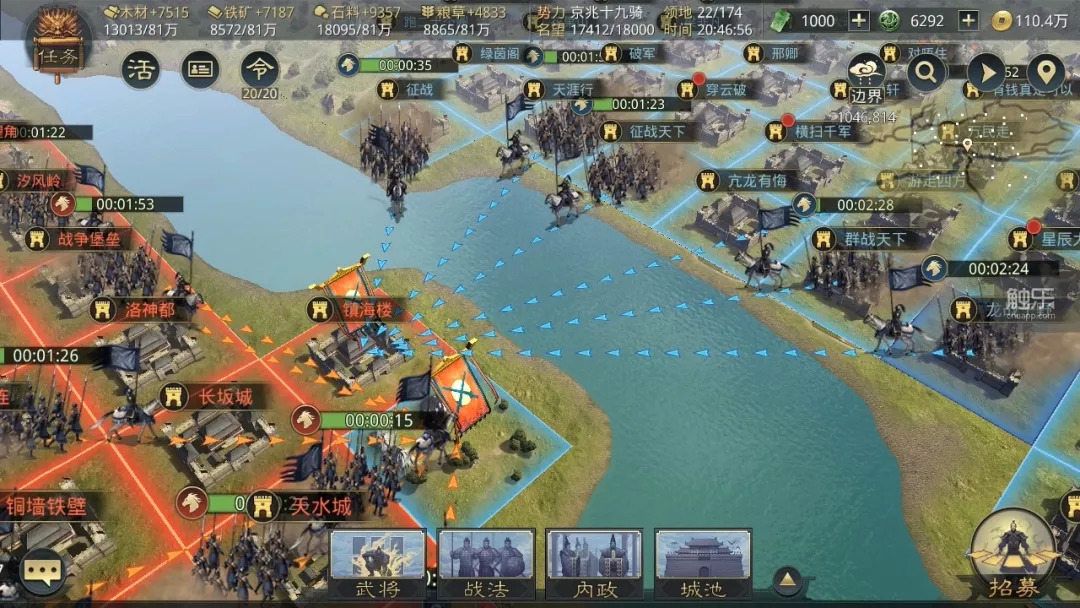Open the chat speech bubble
This screenshot has height=608, width=1080.
(x=42, y=571)
